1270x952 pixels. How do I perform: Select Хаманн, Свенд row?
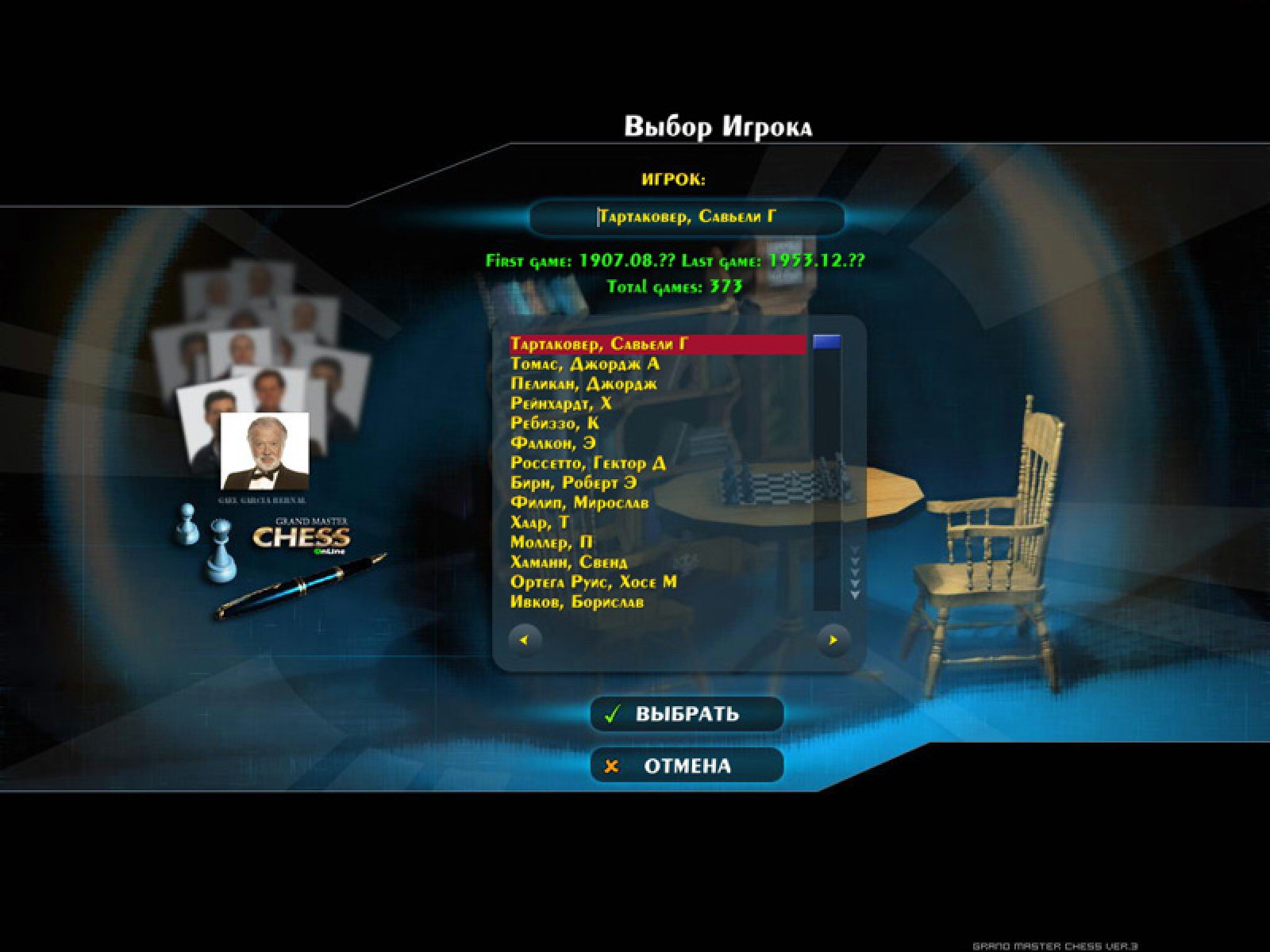coord(569,562)
